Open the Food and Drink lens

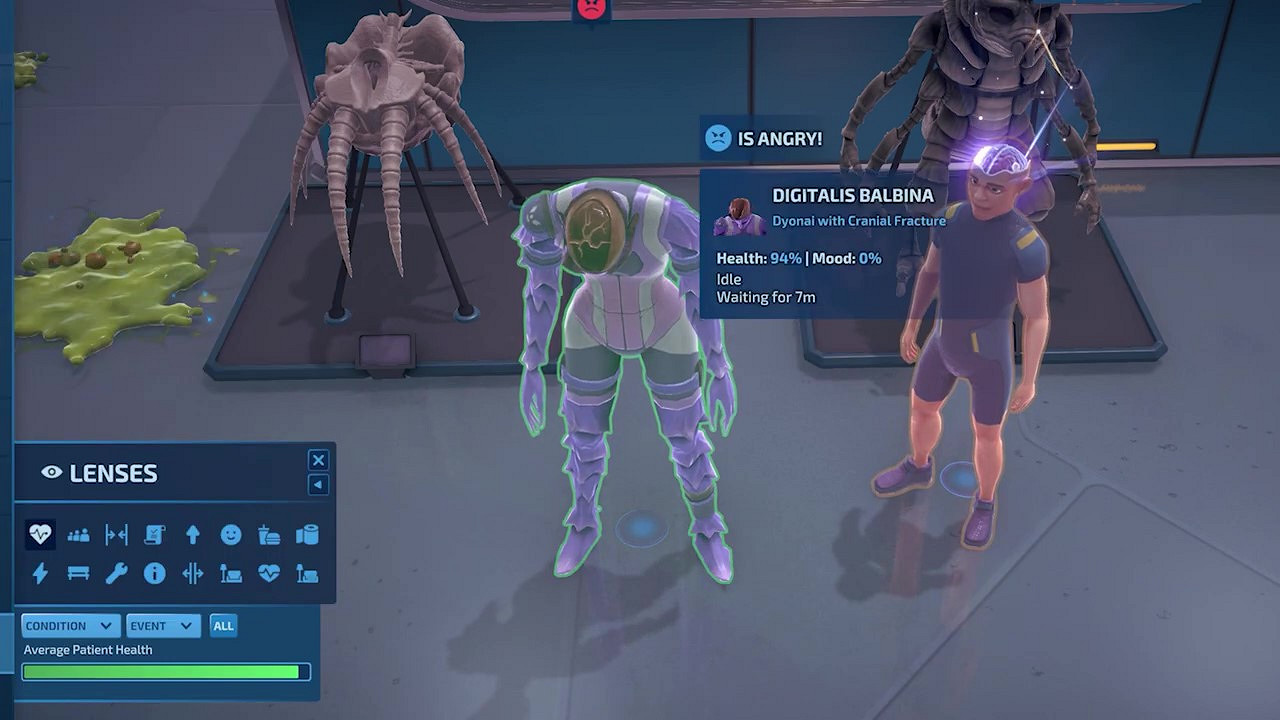pos(268,534)
